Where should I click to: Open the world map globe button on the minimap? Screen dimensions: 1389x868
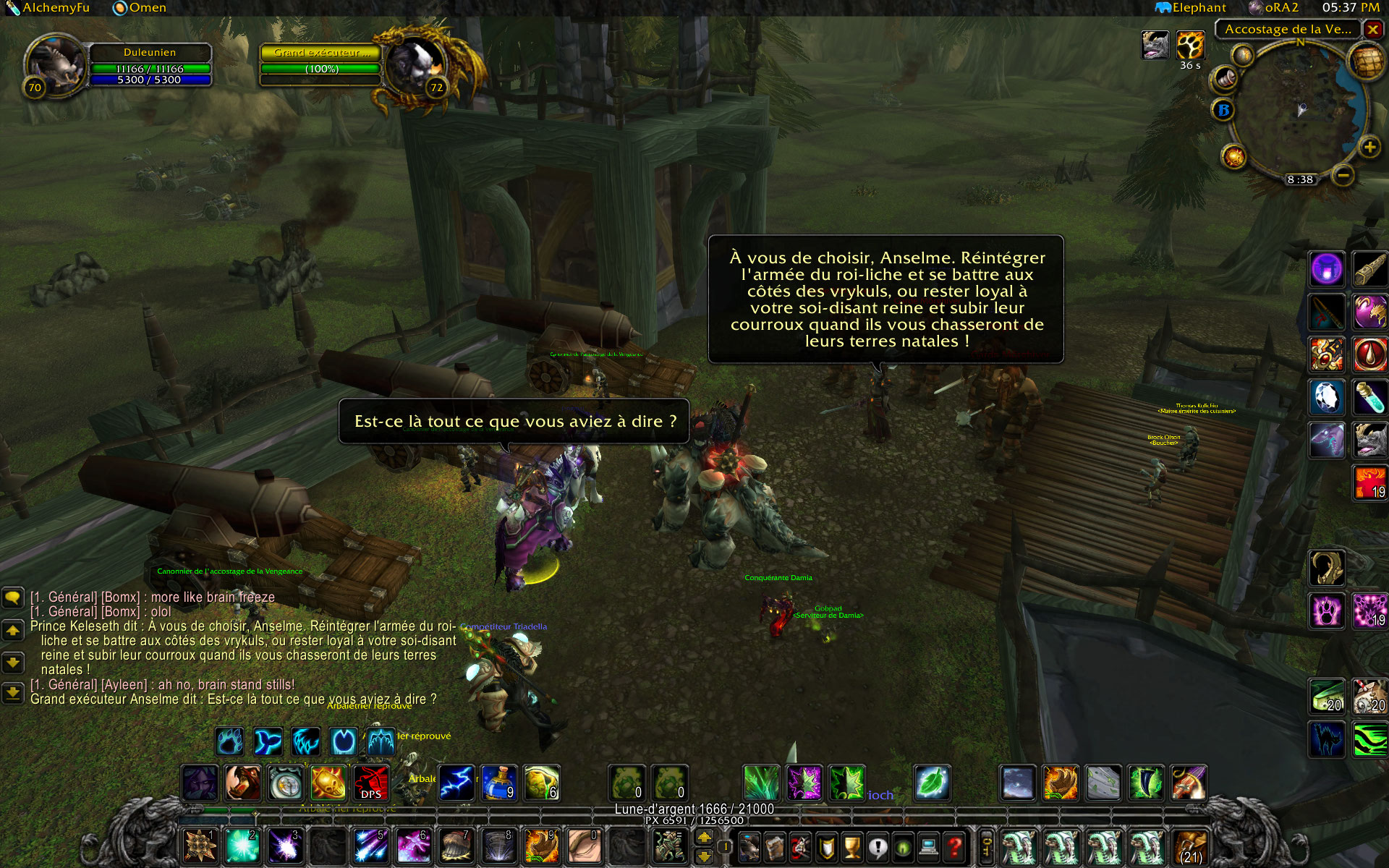coord(1365,62)
